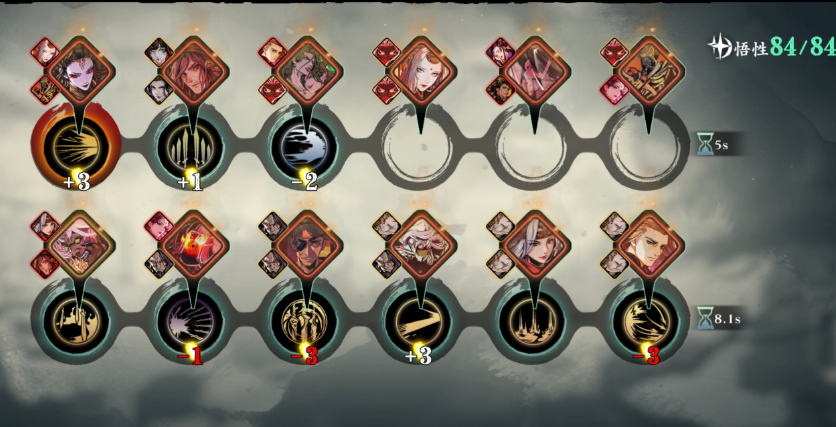The image size is (836, 427).
Task: Select the dark-haired woman's large portrait above the orange node
Action: point(80,70)
